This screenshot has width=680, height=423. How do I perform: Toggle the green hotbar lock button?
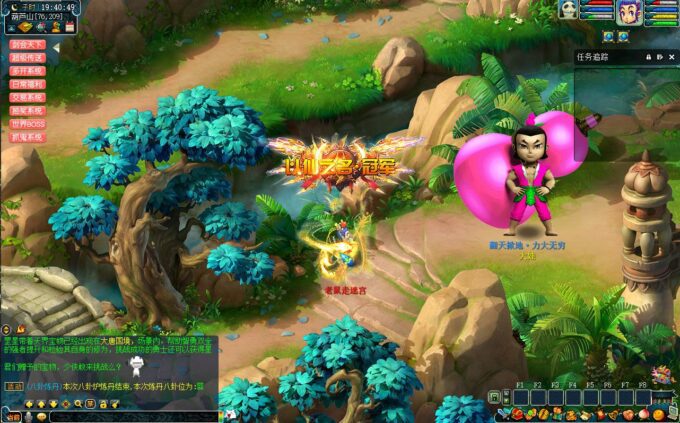(x=494, y=397)
